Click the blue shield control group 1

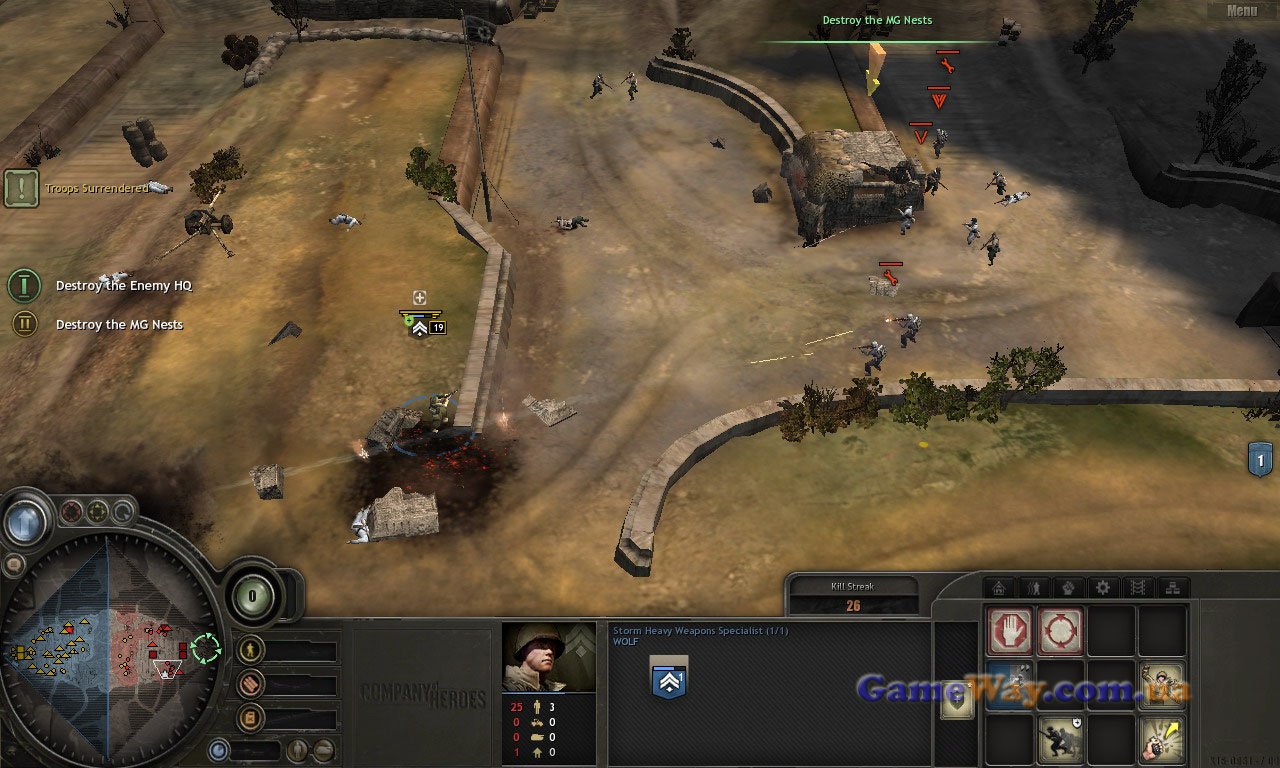point(1260,459)
